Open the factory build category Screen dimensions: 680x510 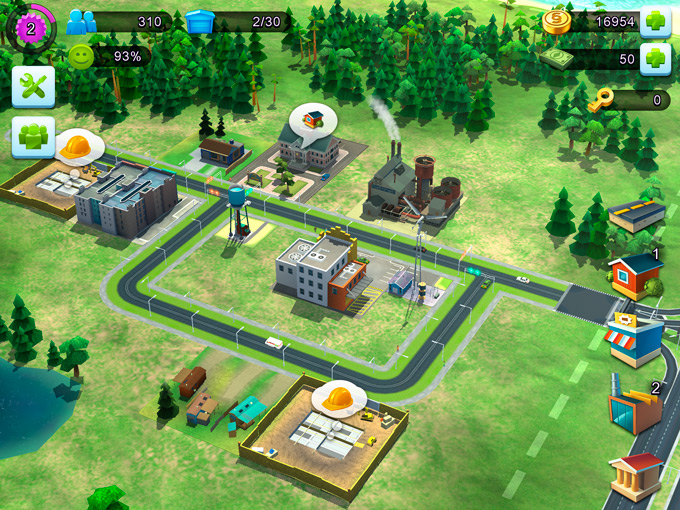tap(636, 406)
